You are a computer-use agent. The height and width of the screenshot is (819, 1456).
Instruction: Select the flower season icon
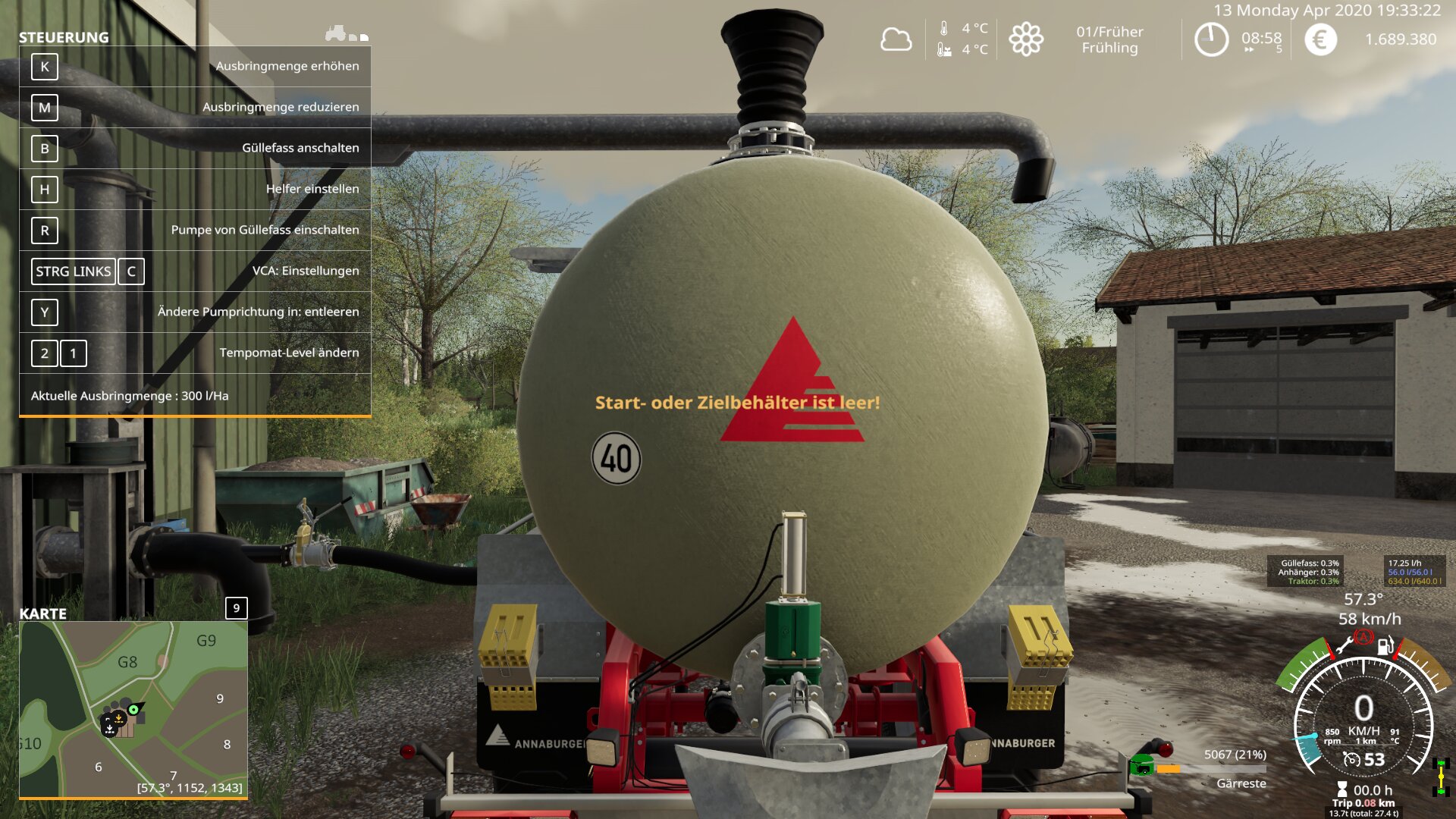pos(1026,39)
